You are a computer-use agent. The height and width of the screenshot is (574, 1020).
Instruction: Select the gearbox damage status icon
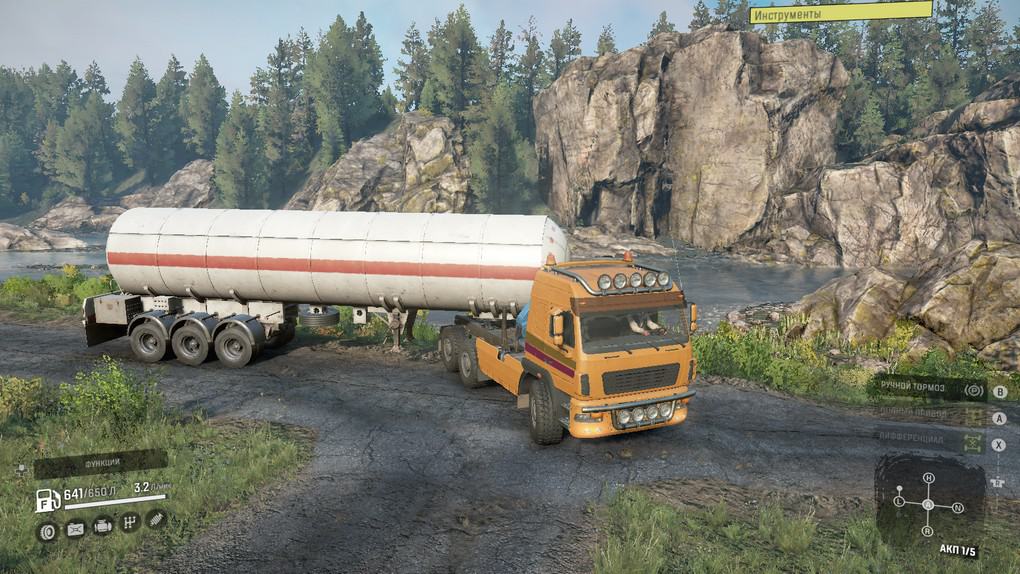[x=129, y=523]
